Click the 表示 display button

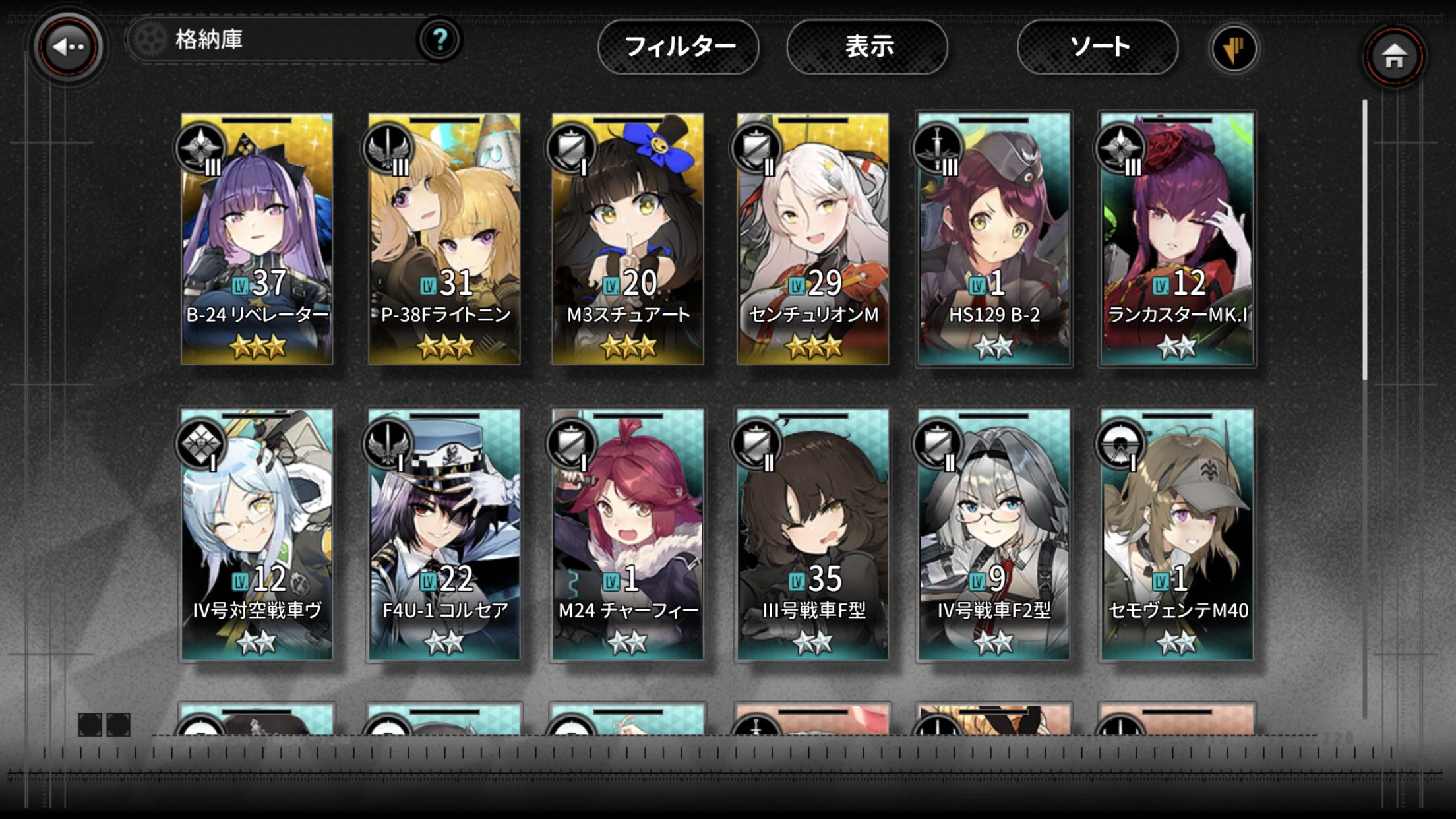868,47
